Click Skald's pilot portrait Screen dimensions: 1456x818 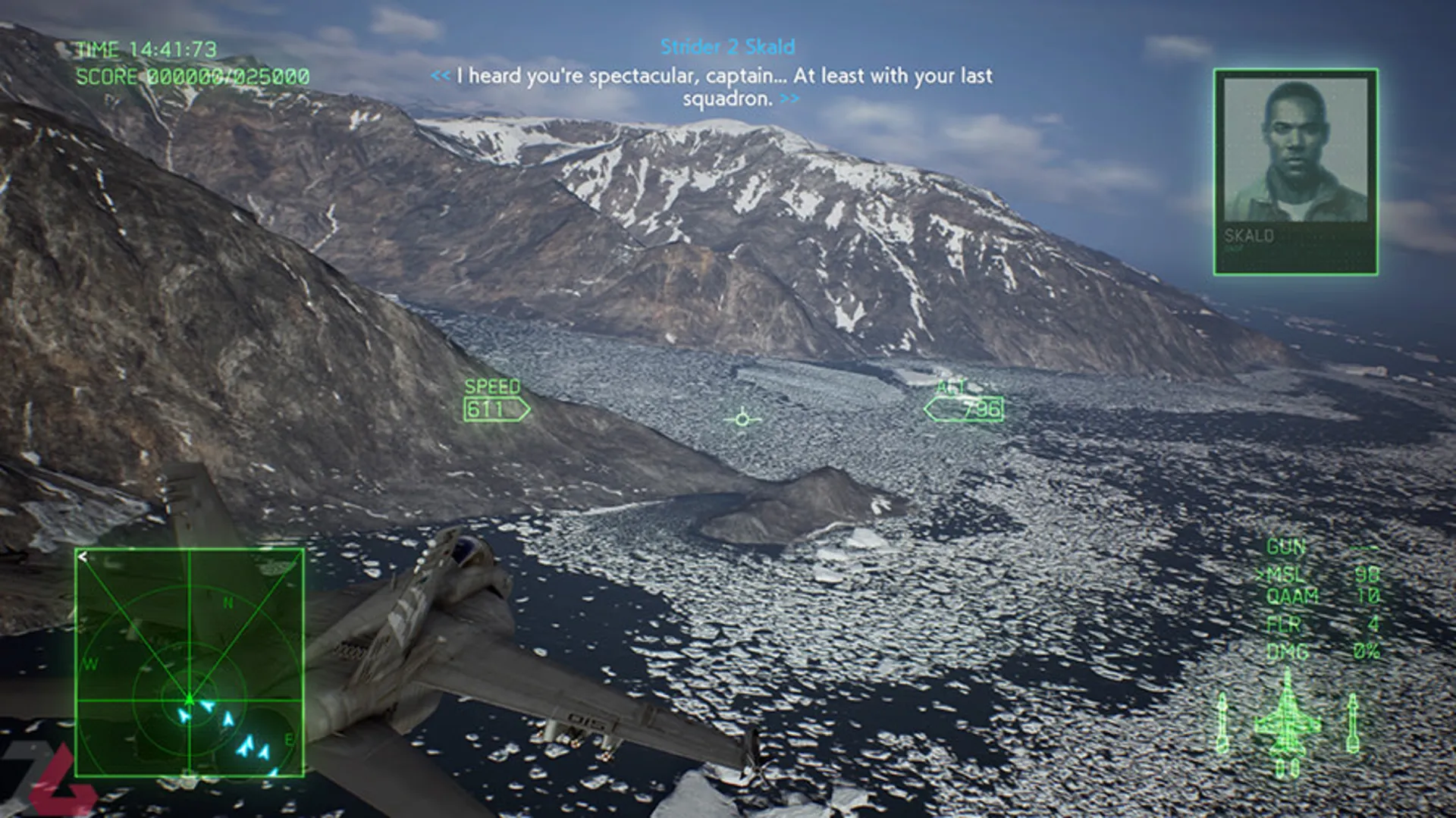tap(1295, 171)
